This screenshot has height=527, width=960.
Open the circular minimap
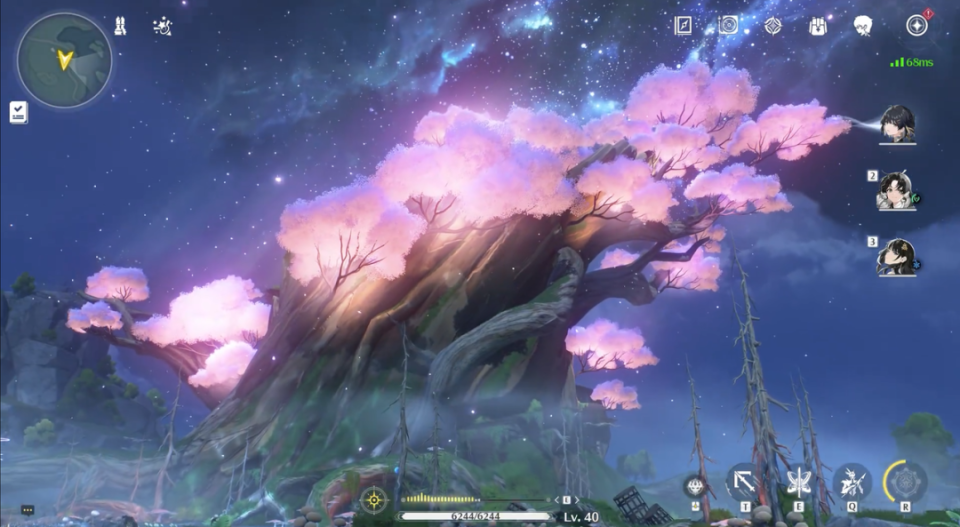tap(64, 60)
